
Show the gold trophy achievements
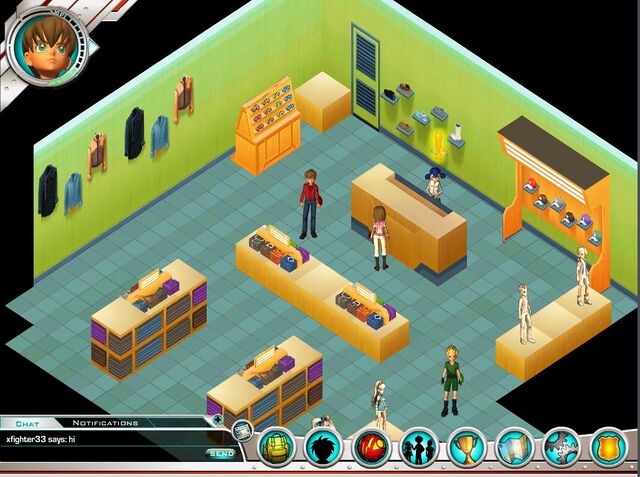point(467,447)
